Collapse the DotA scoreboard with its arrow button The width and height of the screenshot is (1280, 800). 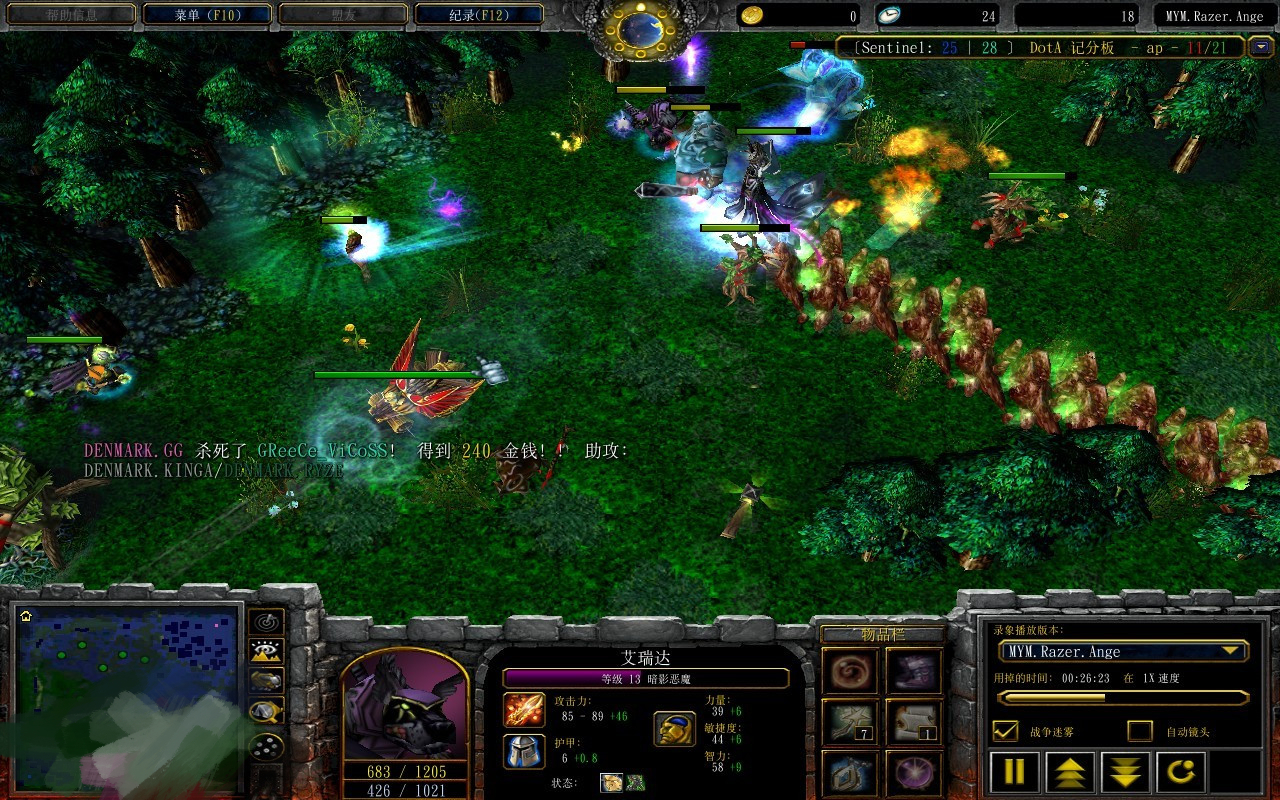pyautogui.click(x=1261, y=47)
